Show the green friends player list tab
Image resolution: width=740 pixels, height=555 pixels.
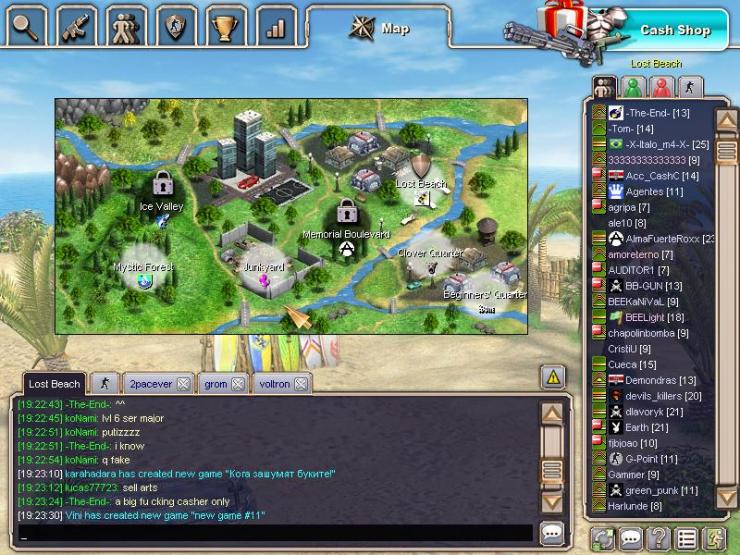coord(633,87)
